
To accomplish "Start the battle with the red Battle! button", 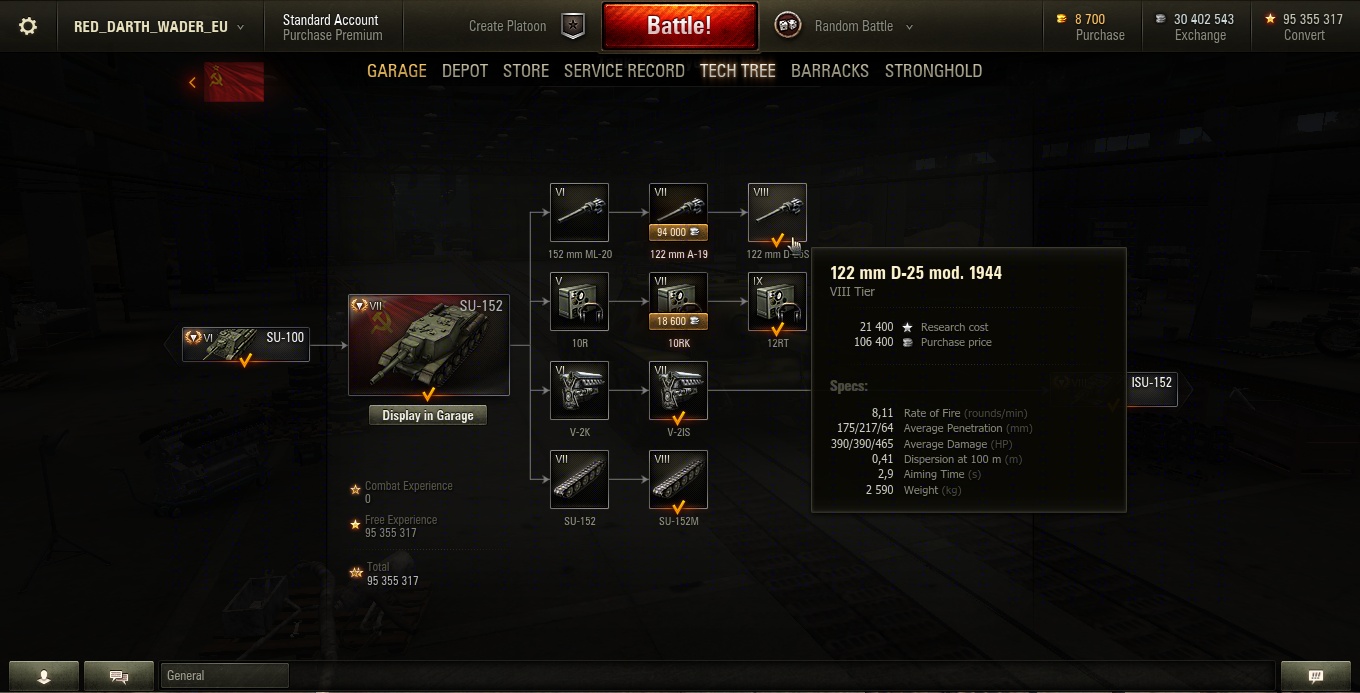I will pyautogui.click(x=679, y=26).
